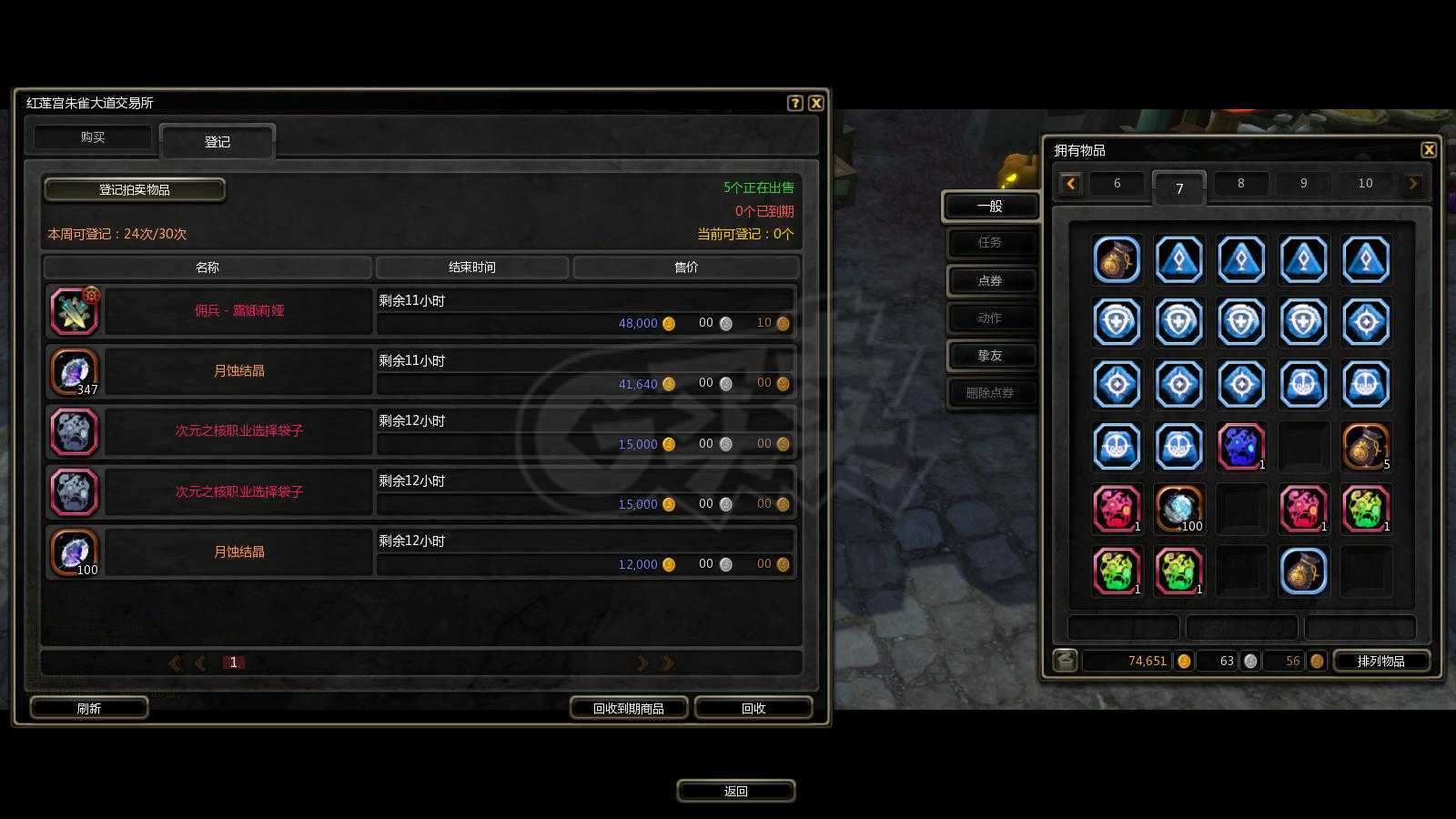Open the 挚友 inventory category
The height and width of the screenshot is (819, 1456).
tap(989, 356)
